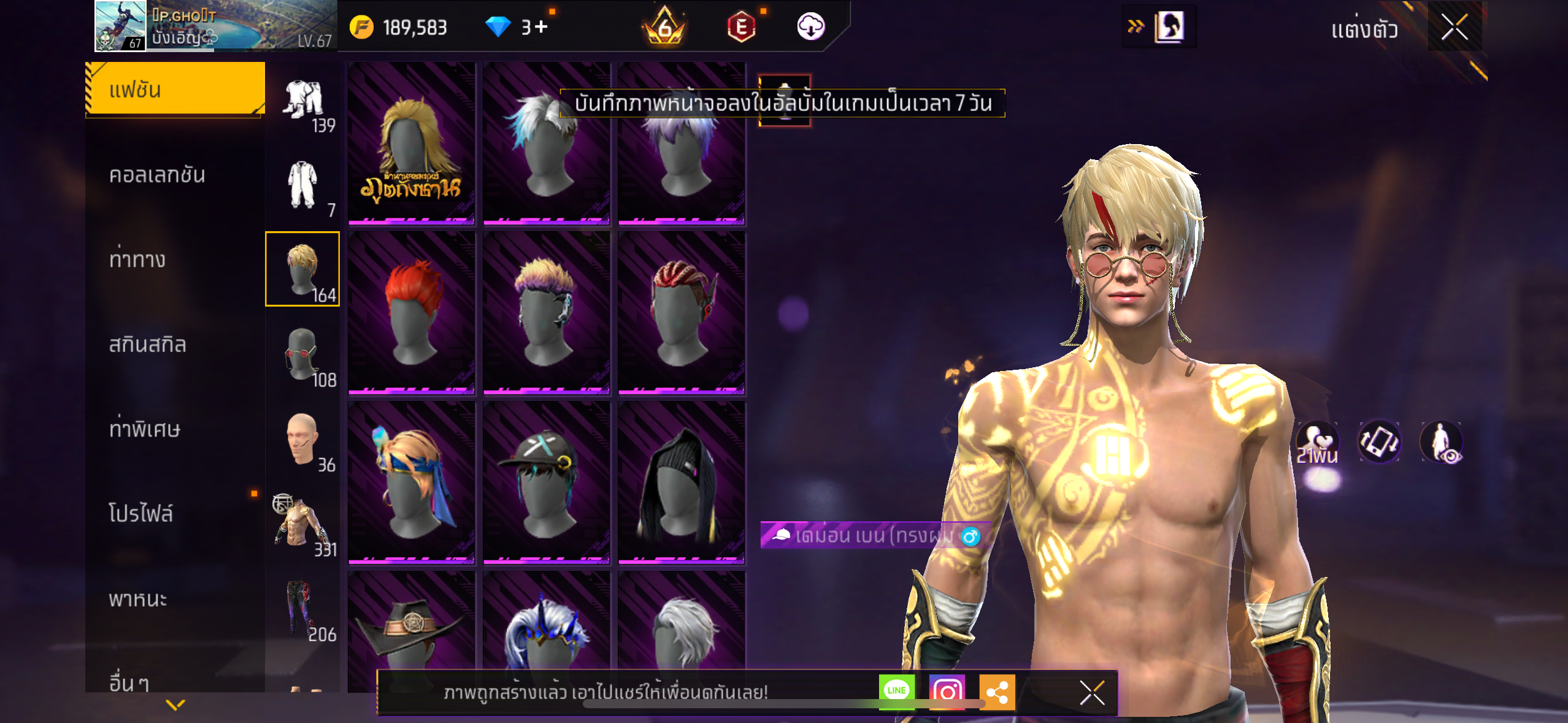Toggle the character view eye icon
The height and width of the screenshot is (723, 1568).
(x=1441, y=441)
